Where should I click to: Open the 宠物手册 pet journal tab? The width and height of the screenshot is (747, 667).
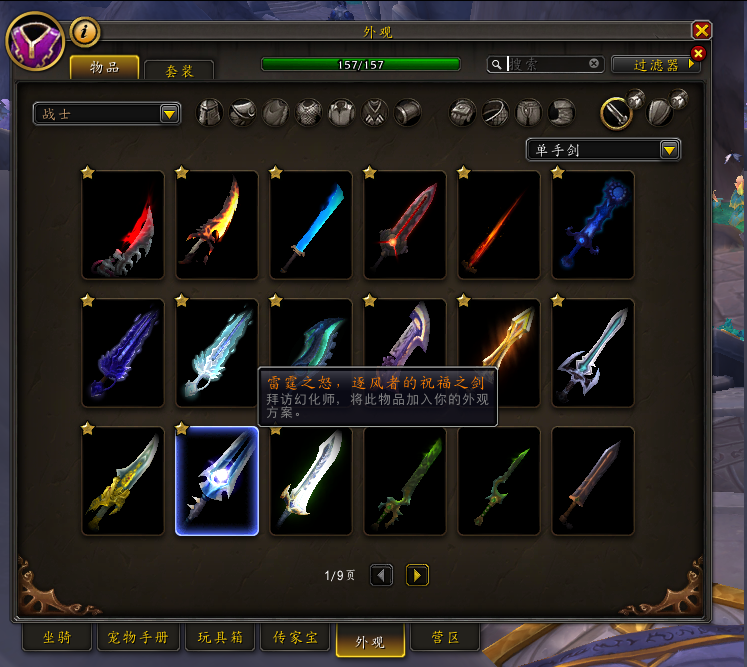click(x=139, y=637)
